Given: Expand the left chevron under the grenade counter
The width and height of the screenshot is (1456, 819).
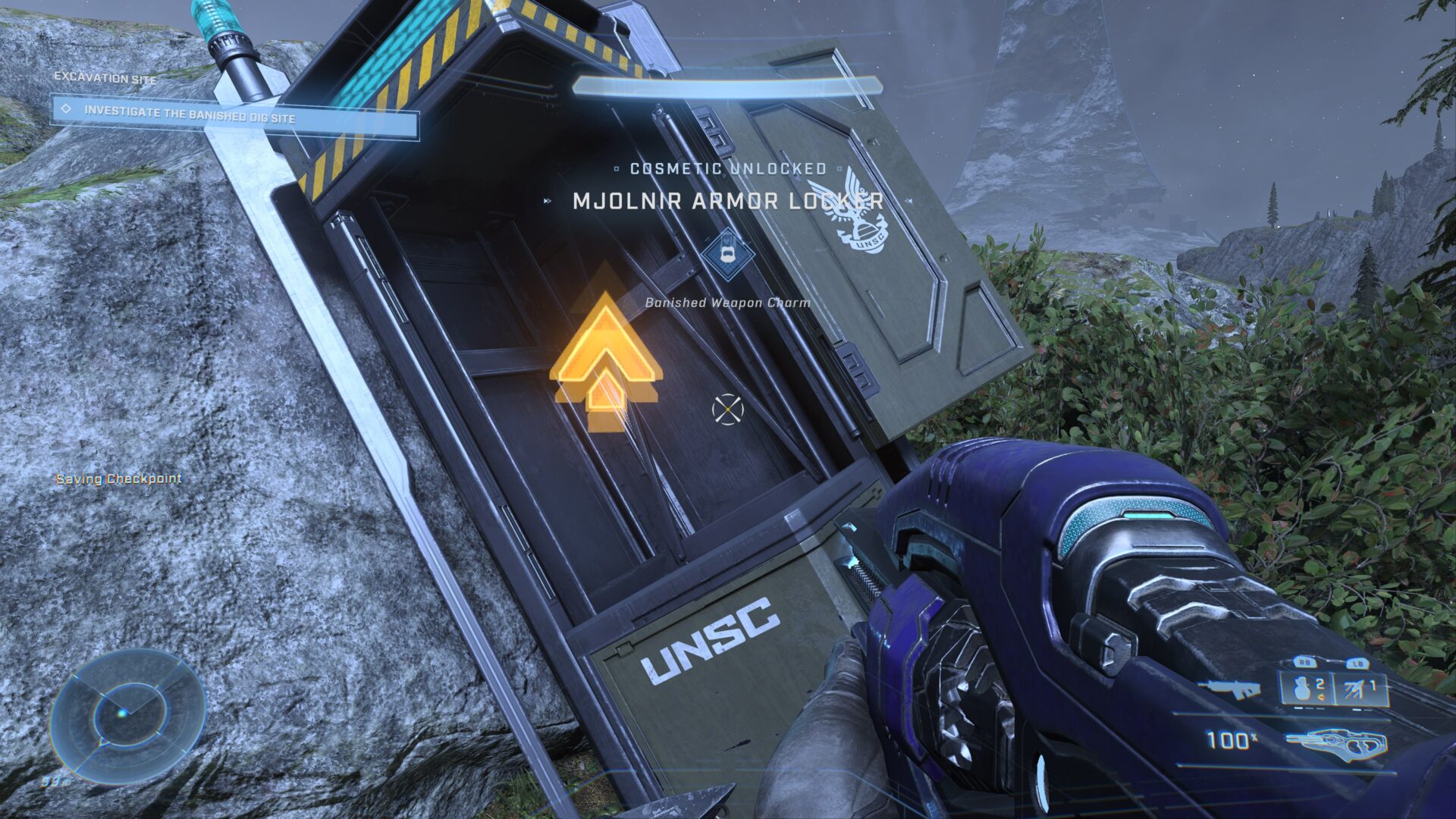Looking at the screenshot, I should [x=1320, y=698].
